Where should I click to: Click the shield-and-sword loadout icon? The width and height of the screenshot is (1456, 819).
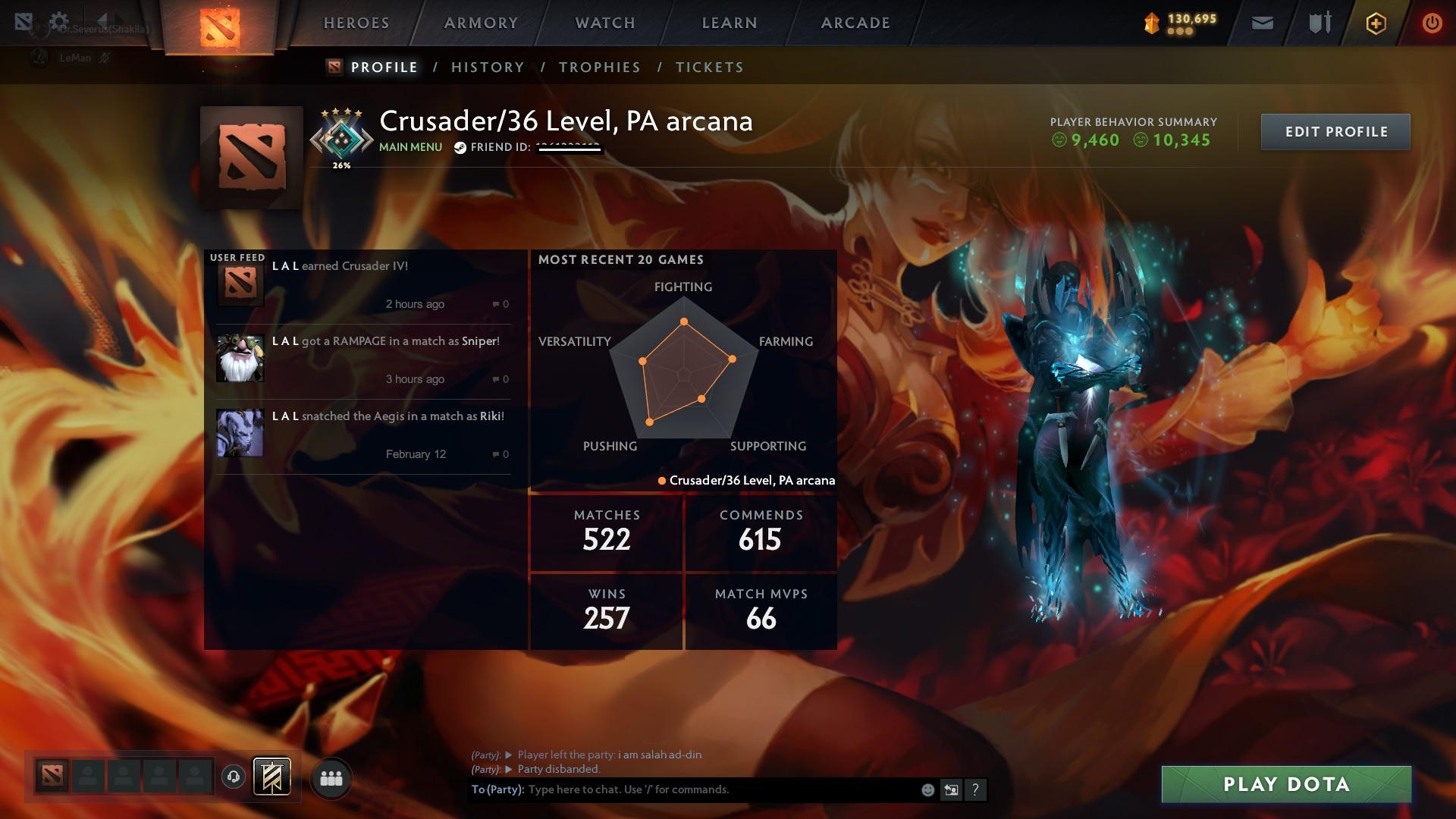coord(1319,23)
